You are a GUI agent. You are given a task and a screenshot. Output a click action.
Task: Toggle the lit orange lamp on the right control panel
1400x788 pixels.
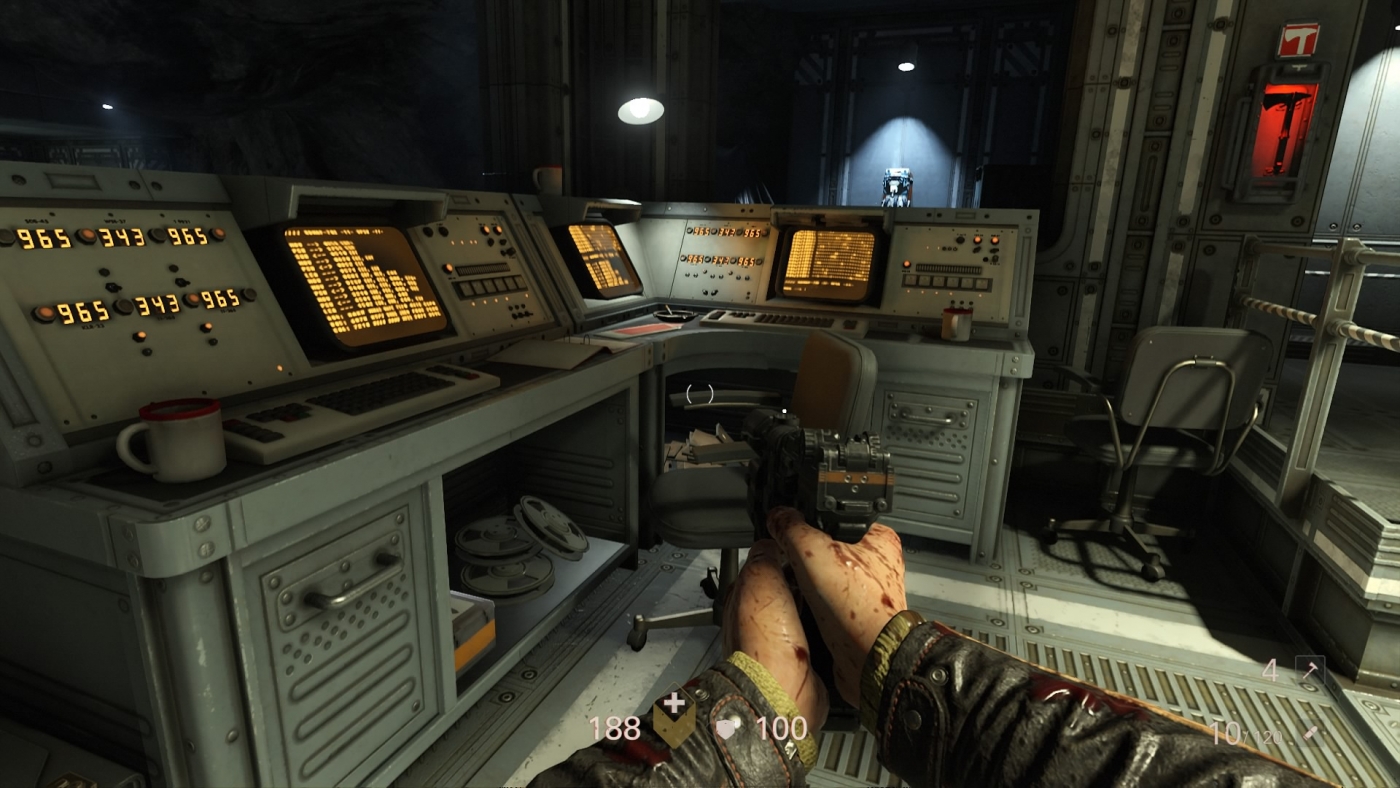point(977,240)
